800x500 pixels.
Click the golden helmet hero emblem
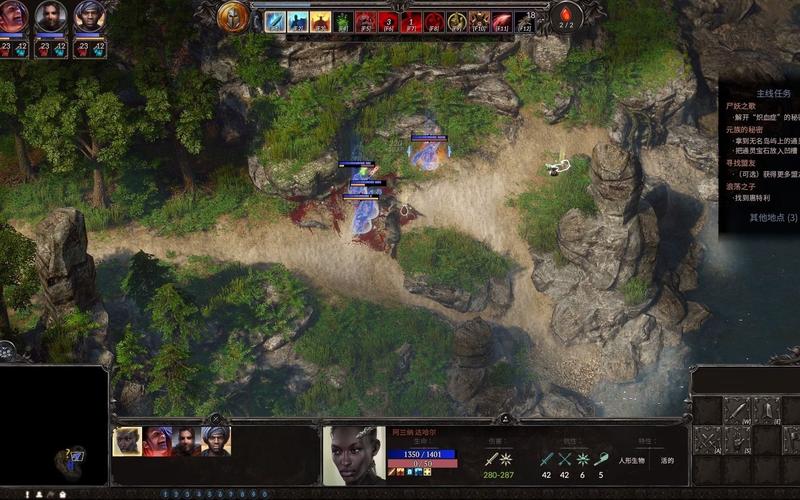[x=232, y=17]
